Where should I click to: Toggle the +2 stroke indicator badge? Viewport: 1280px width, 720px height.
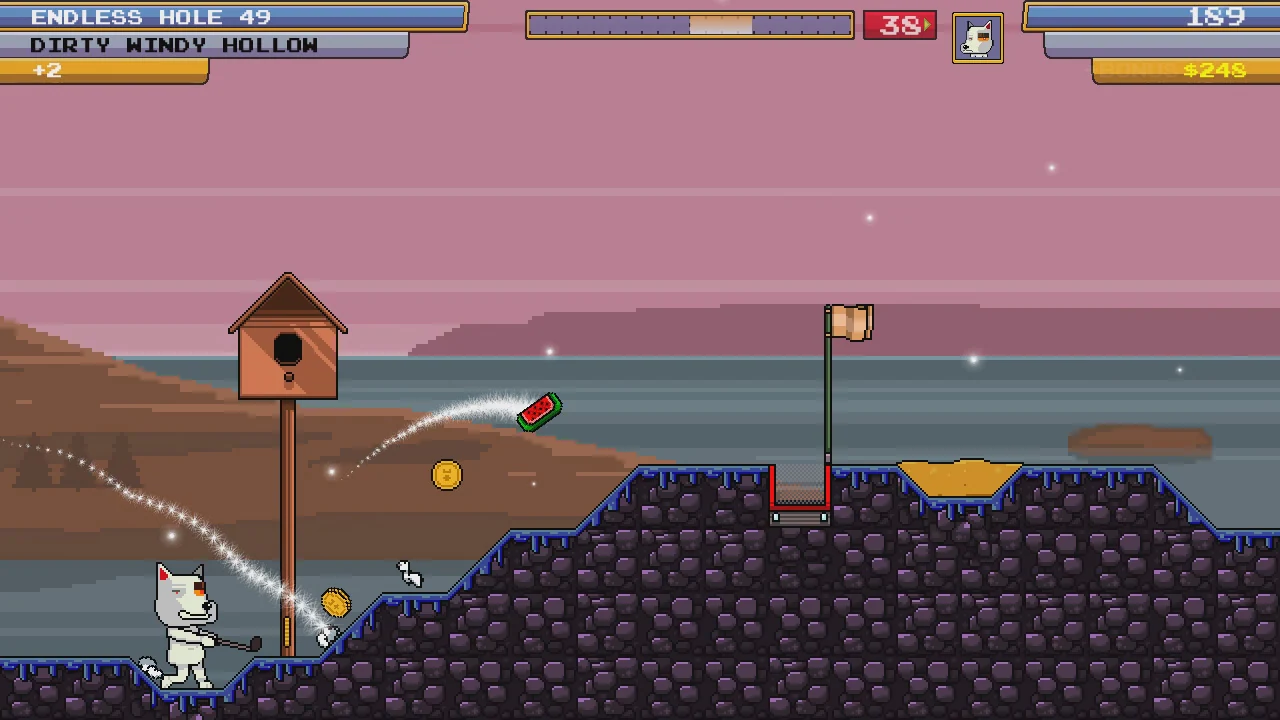(x=46, y=69)
